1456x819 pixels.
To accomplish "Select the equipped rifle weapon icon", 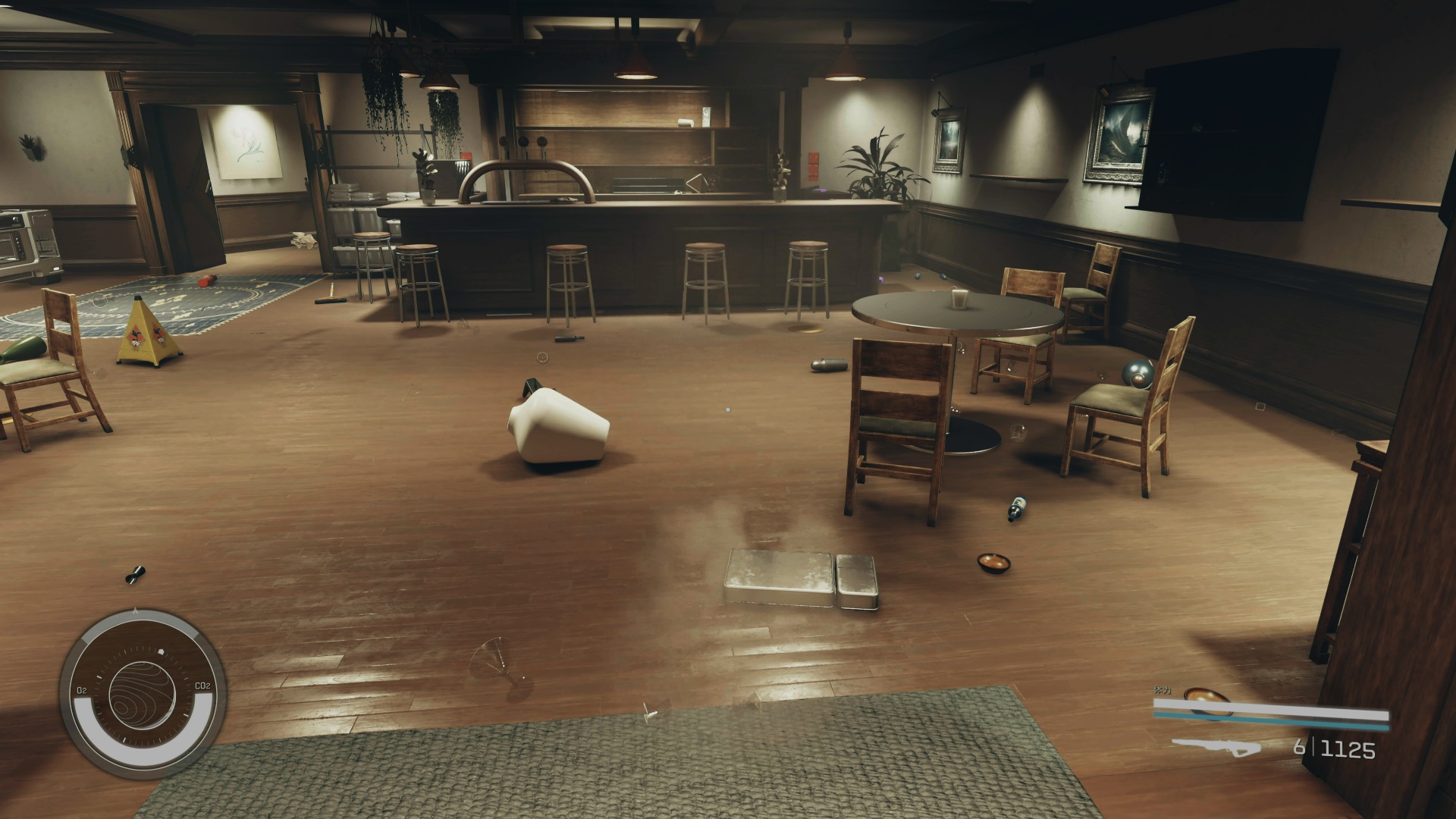I will point(1216,747).
